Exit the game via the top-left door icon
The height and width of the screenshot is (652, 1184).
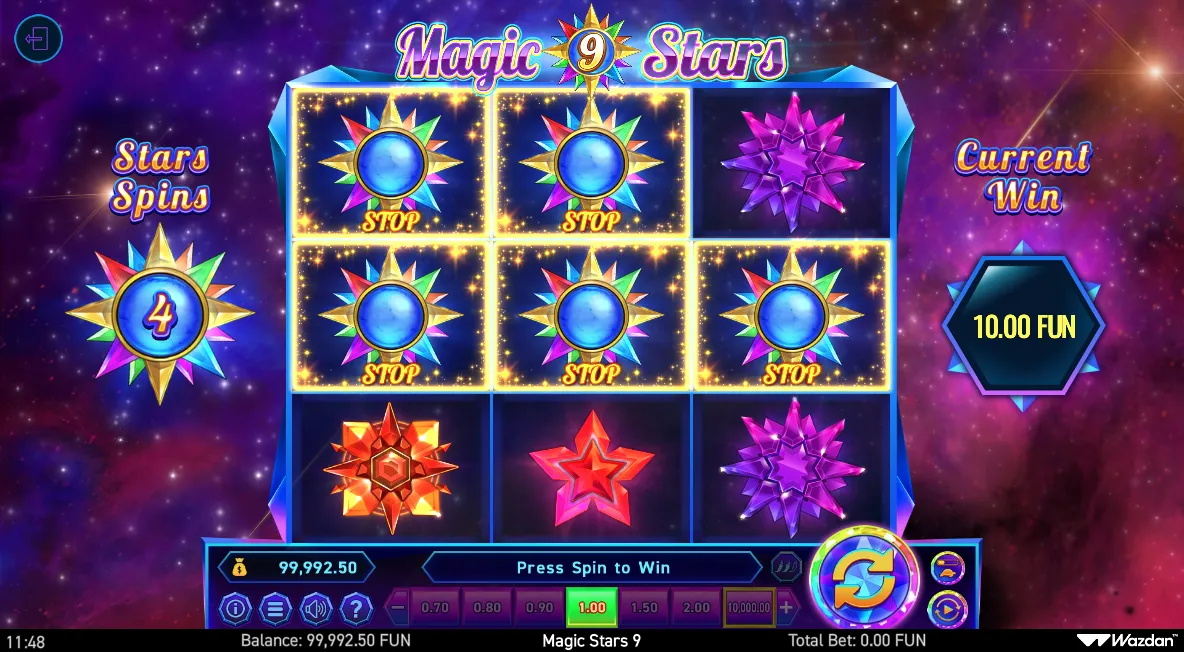coord(39,40)
